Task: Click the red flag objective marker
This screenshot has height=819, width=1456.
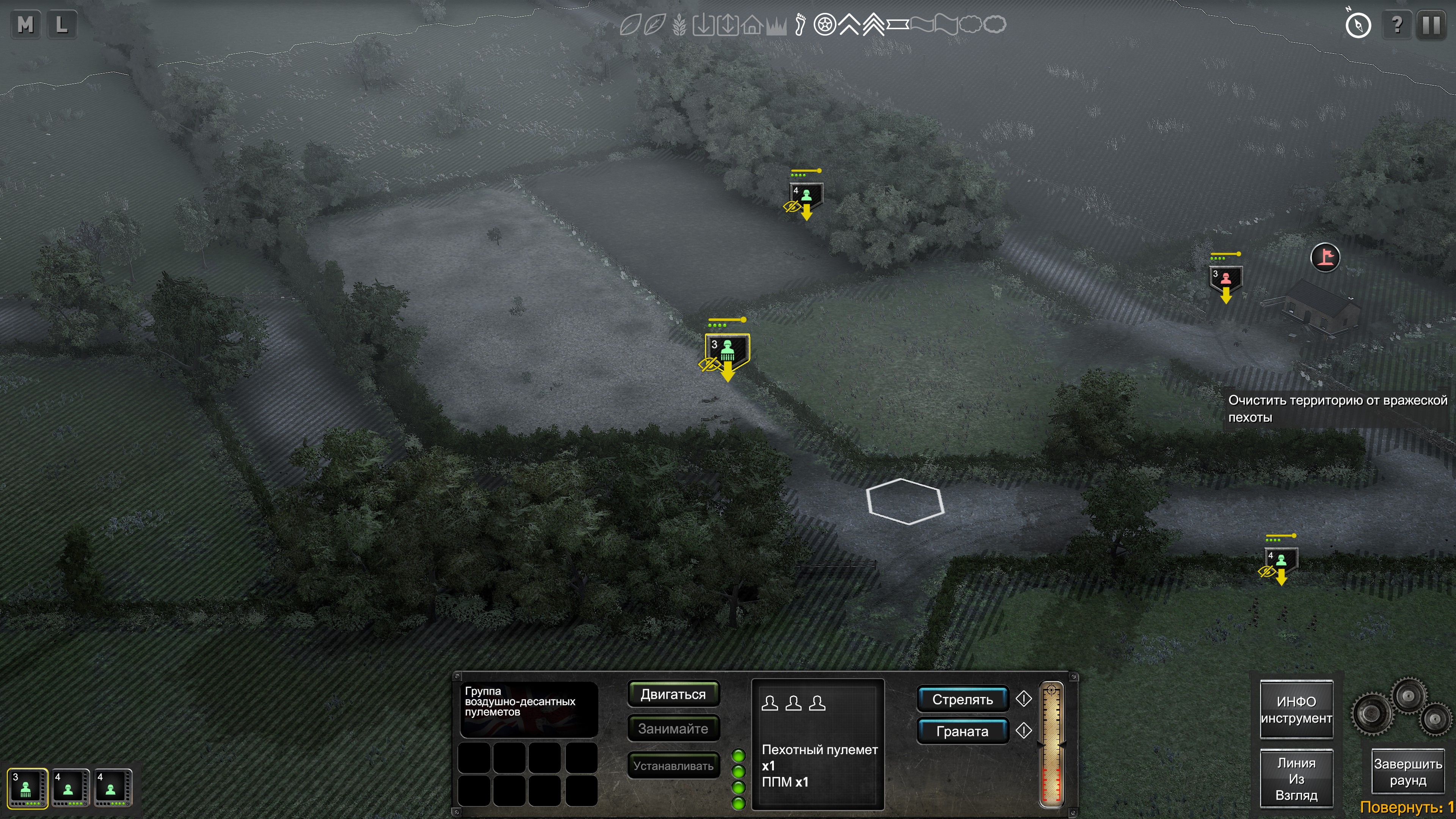Action: (x=1325, y=258)
